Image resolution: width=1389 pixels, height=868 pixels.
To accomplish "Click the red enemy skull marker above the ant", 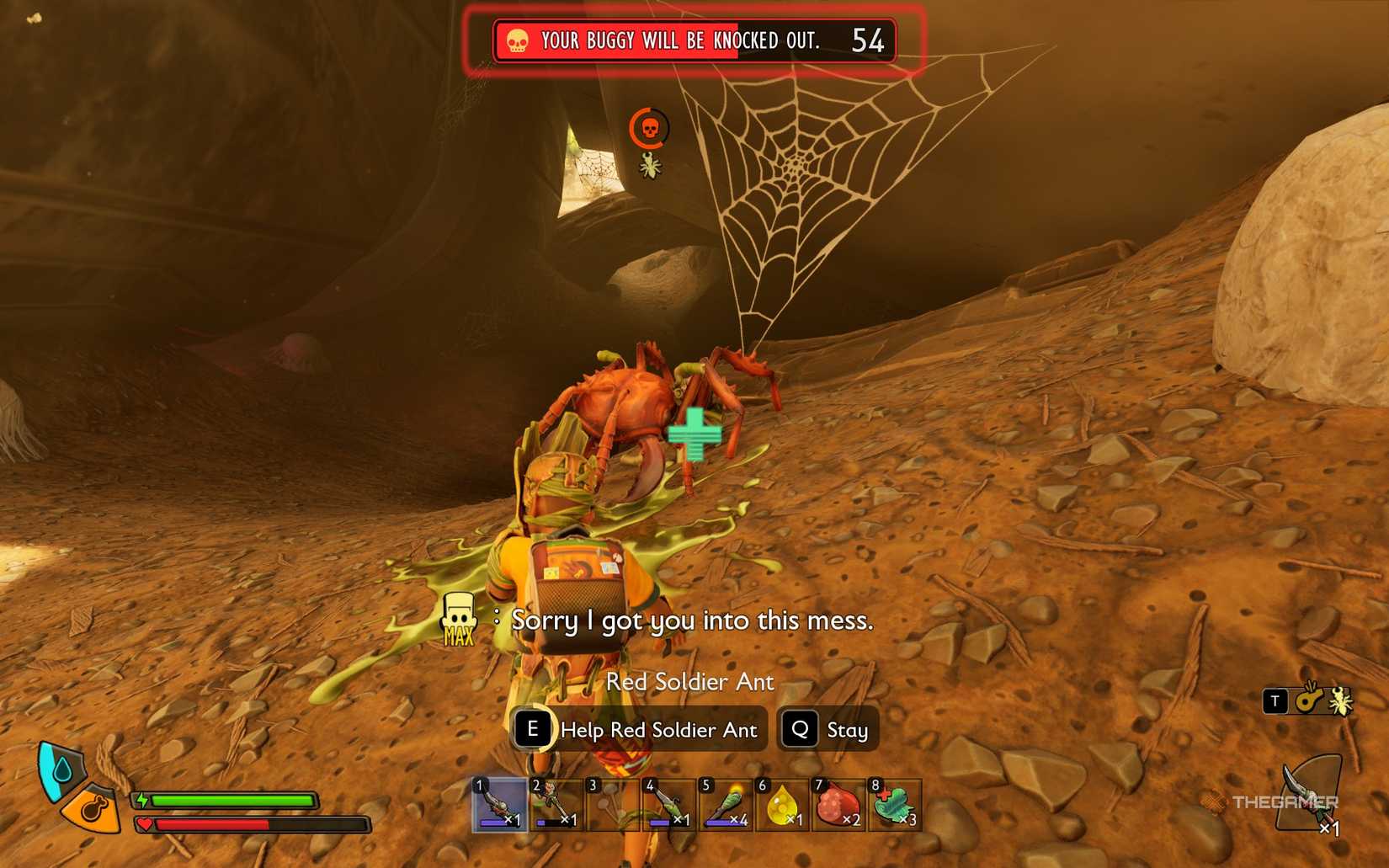I will click(648, 129).
